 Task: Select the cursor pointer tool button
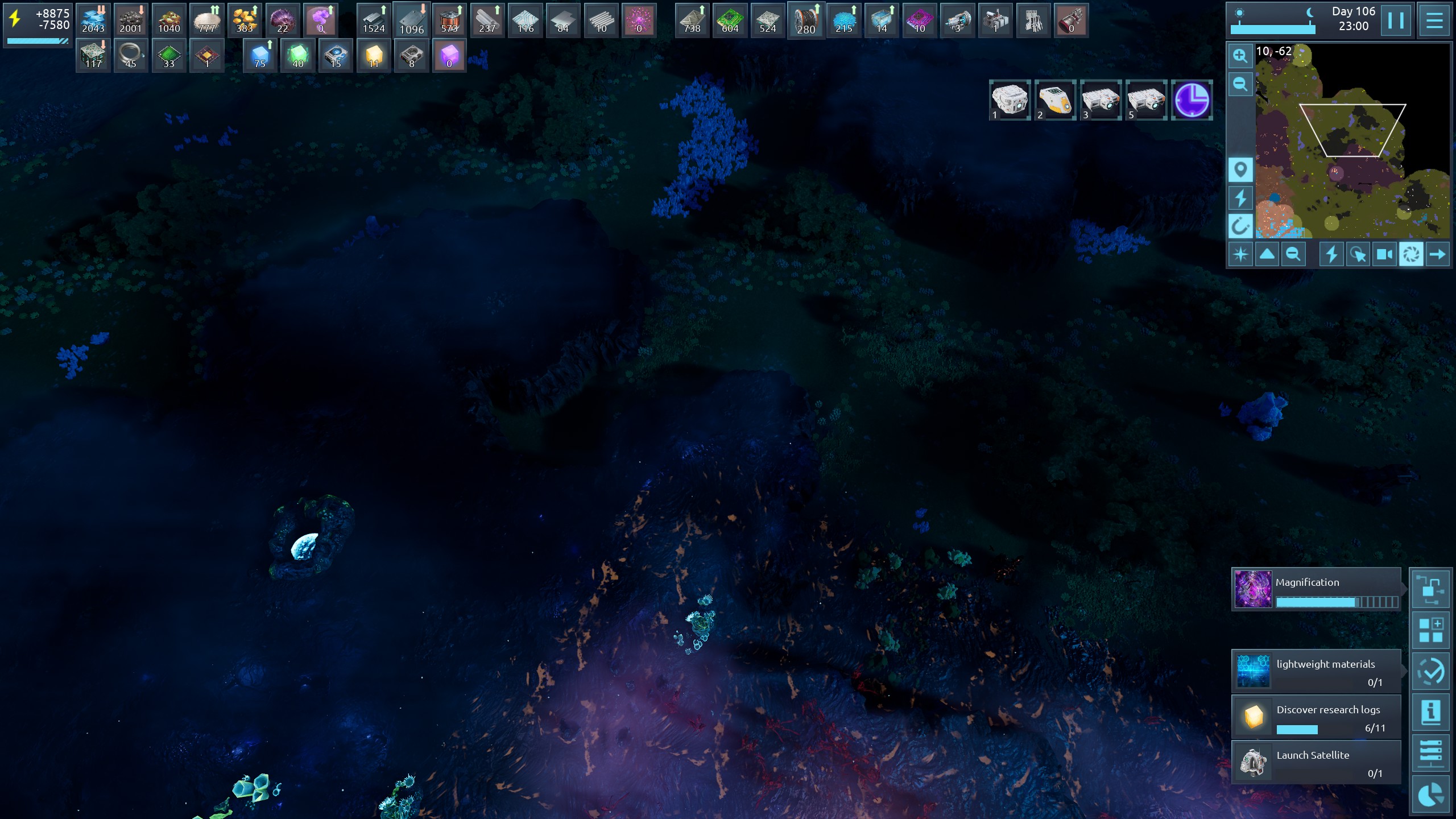point(1358,254)
